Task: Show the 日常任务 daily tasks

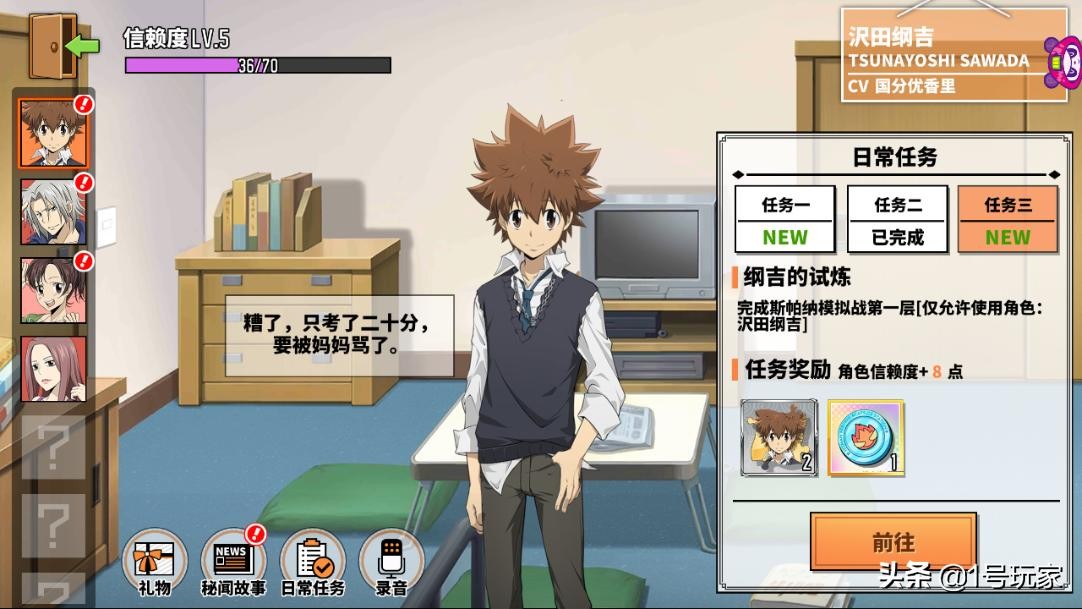Action: (312, 562)
